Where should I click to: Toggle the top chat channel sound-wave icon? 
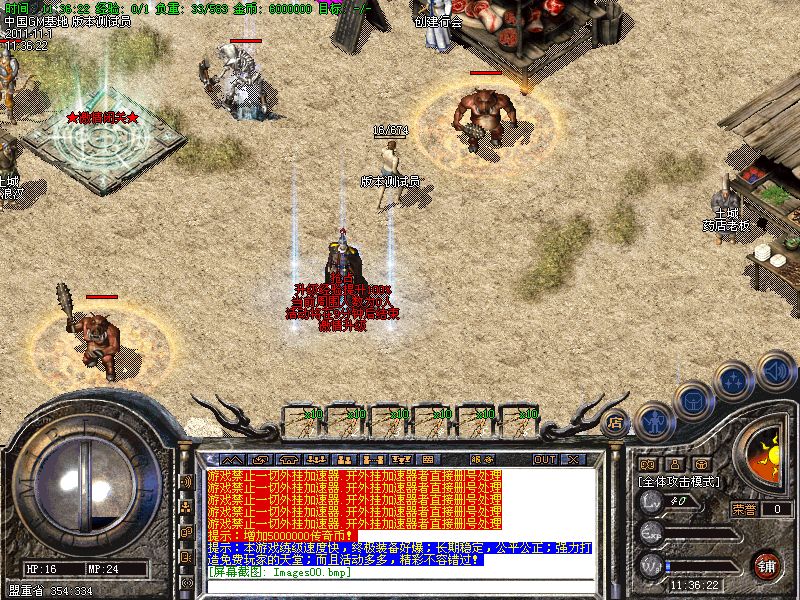click(186, 481)
